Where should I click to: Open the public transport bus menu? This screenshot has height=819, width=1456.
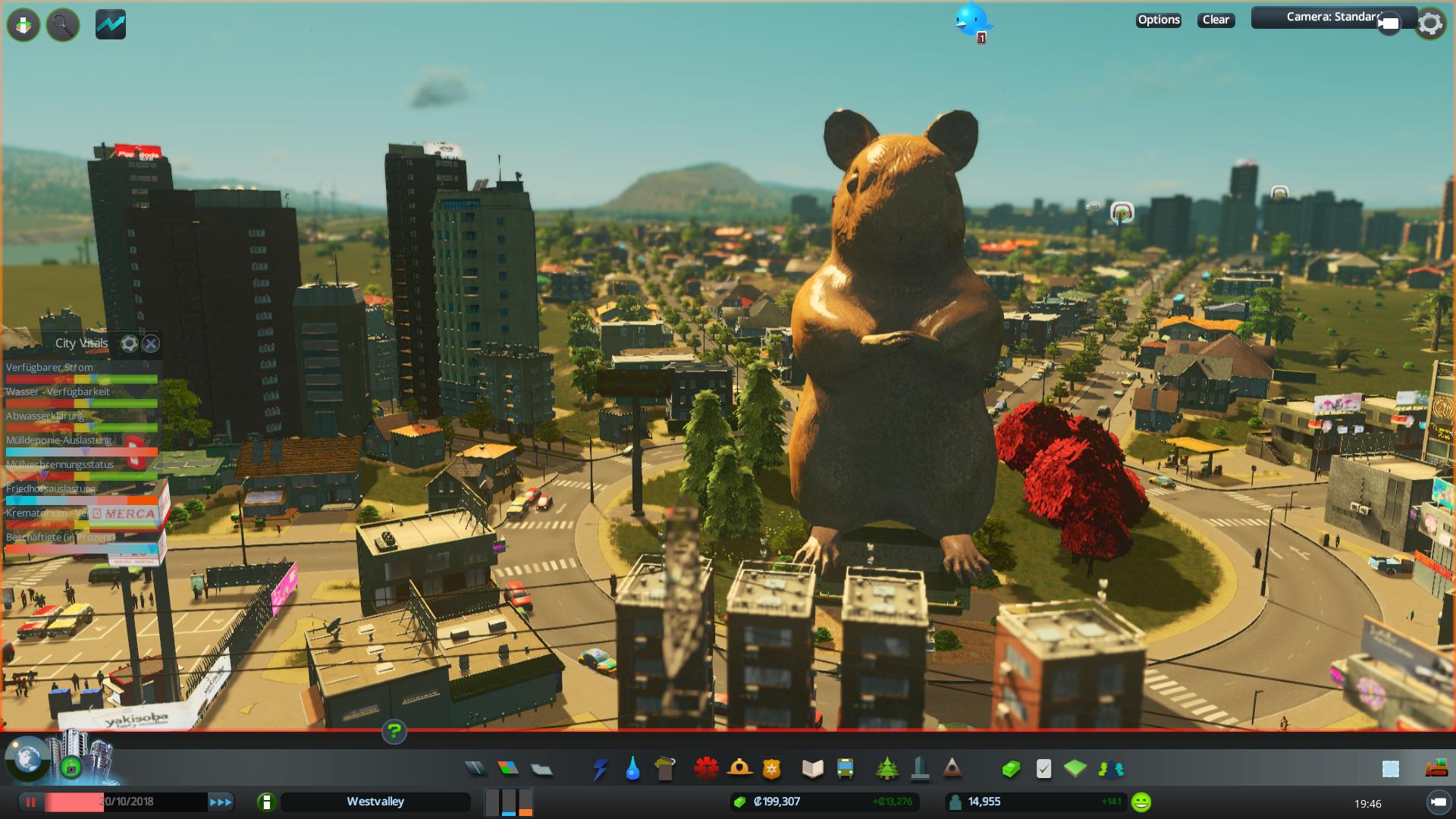(x=845, y=769)
